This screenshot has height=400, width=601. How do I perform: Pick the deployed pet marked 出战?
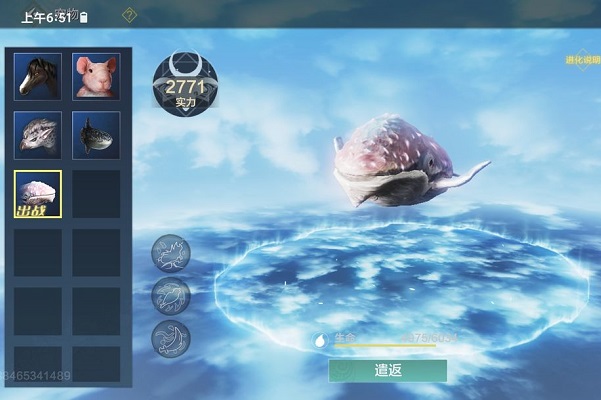[38, 194]
